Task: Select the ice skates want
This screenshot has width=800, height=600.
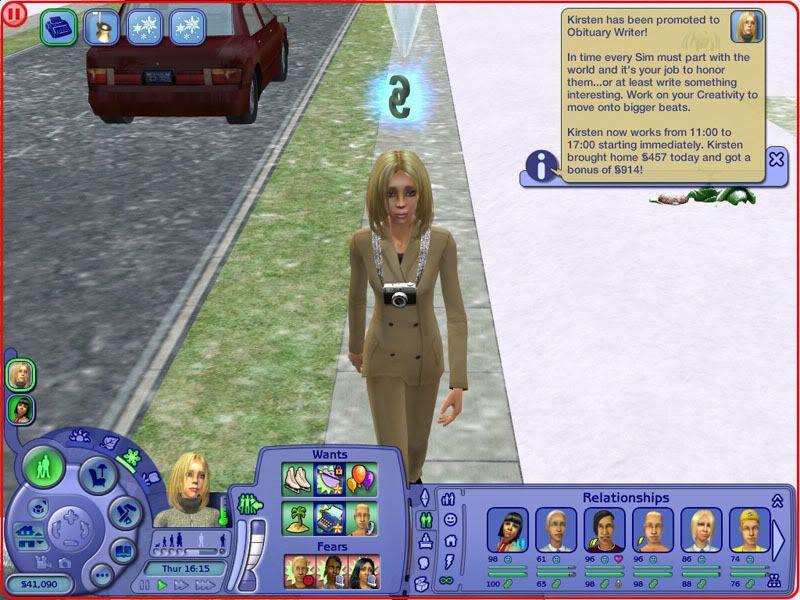Action: point(298,479)
